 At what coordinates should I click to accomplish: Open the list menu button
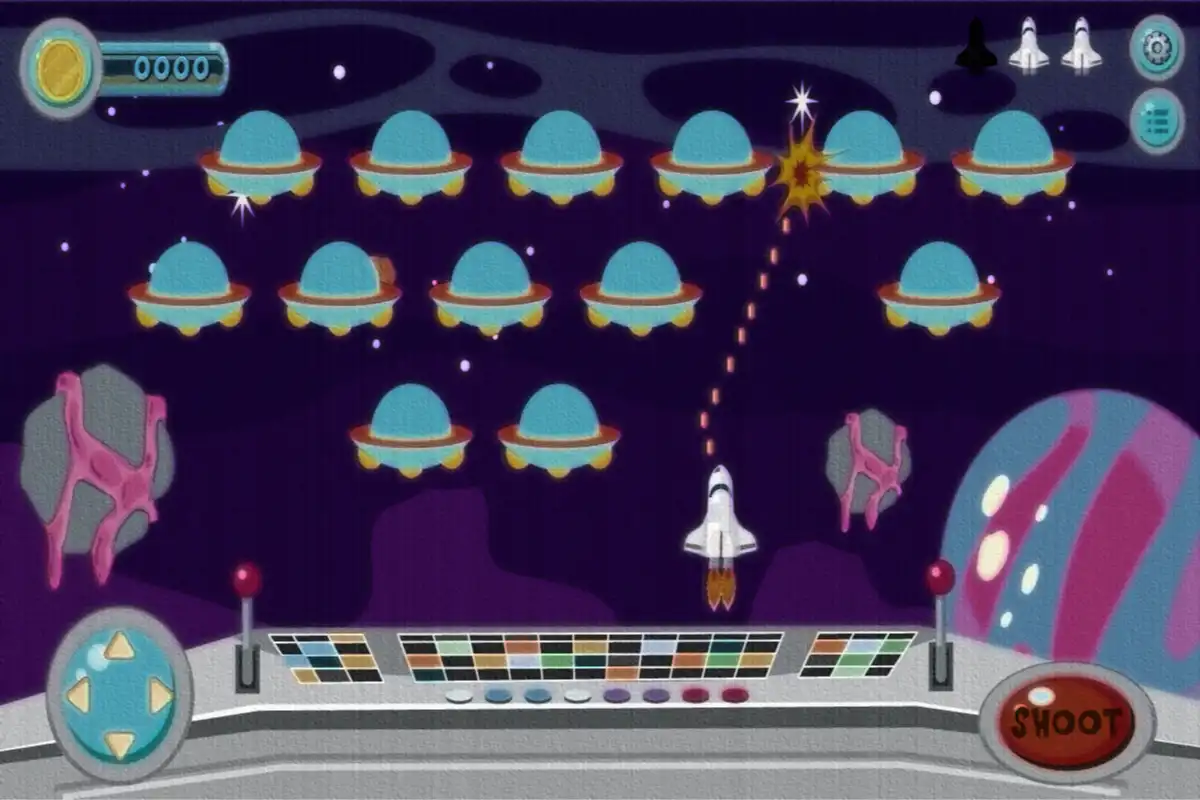pos(1157,121)
